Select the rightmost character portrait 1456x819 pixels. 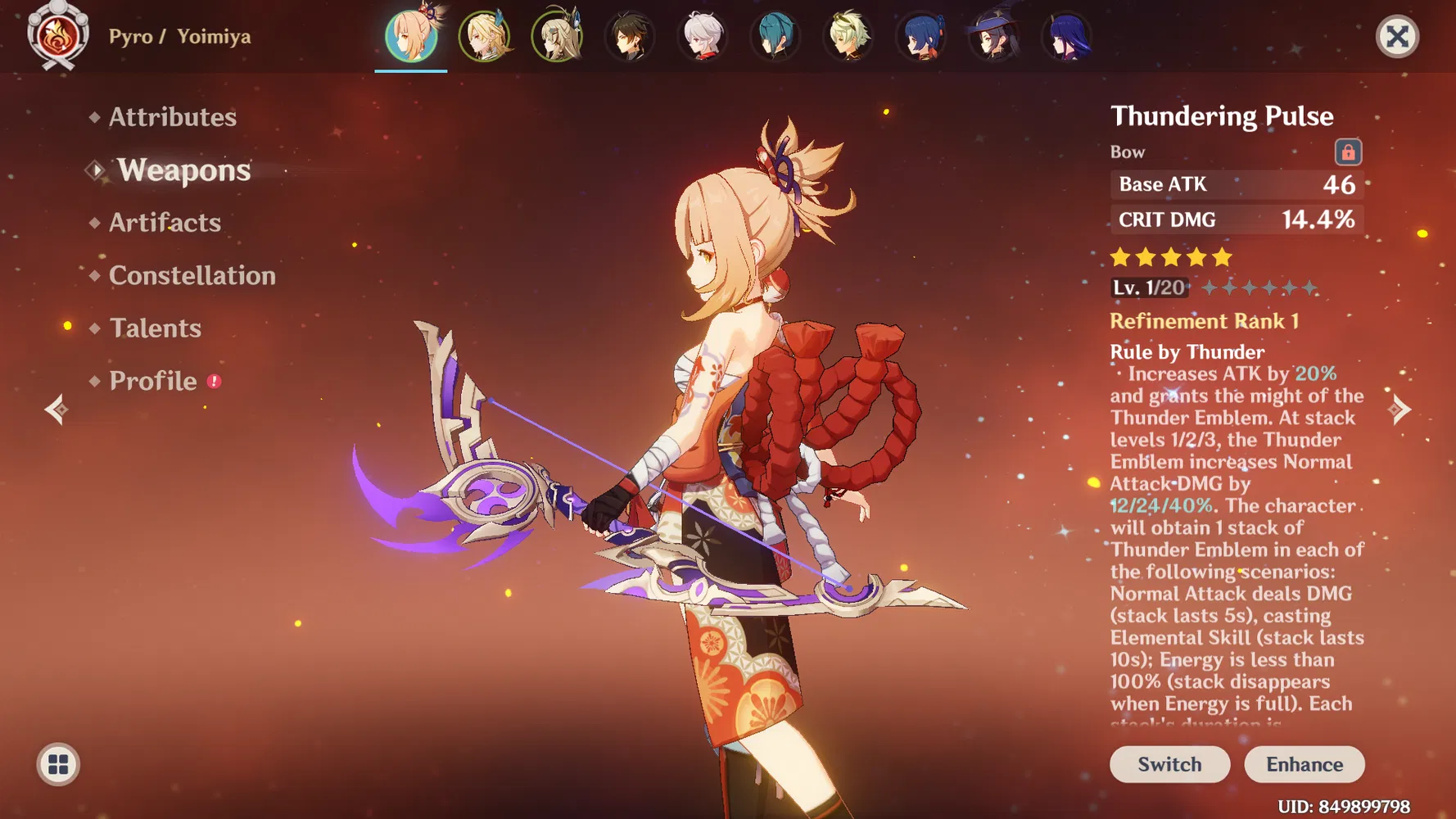coord(1066,36)
